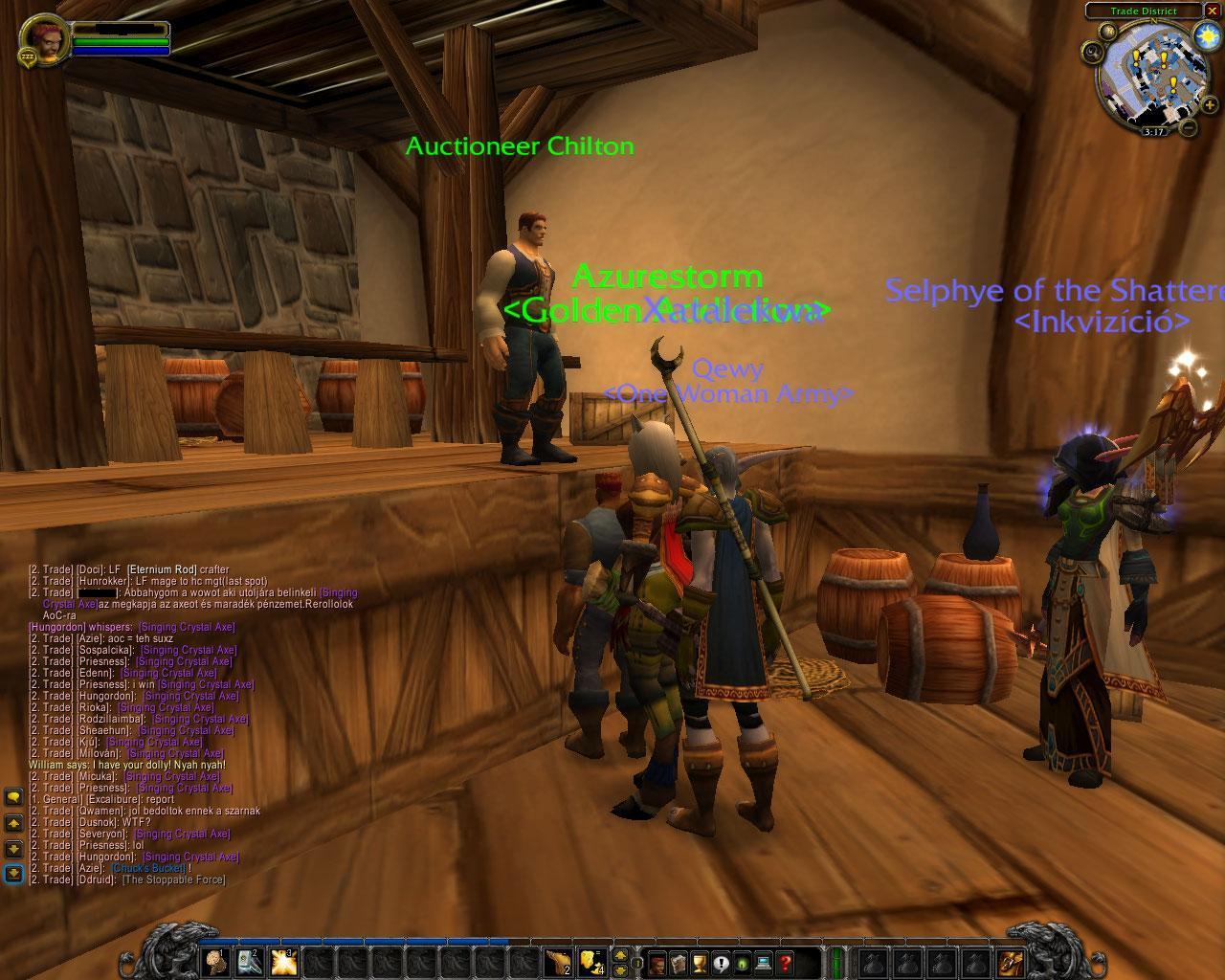Open the main menu computer icon

(x=763, y=962)
